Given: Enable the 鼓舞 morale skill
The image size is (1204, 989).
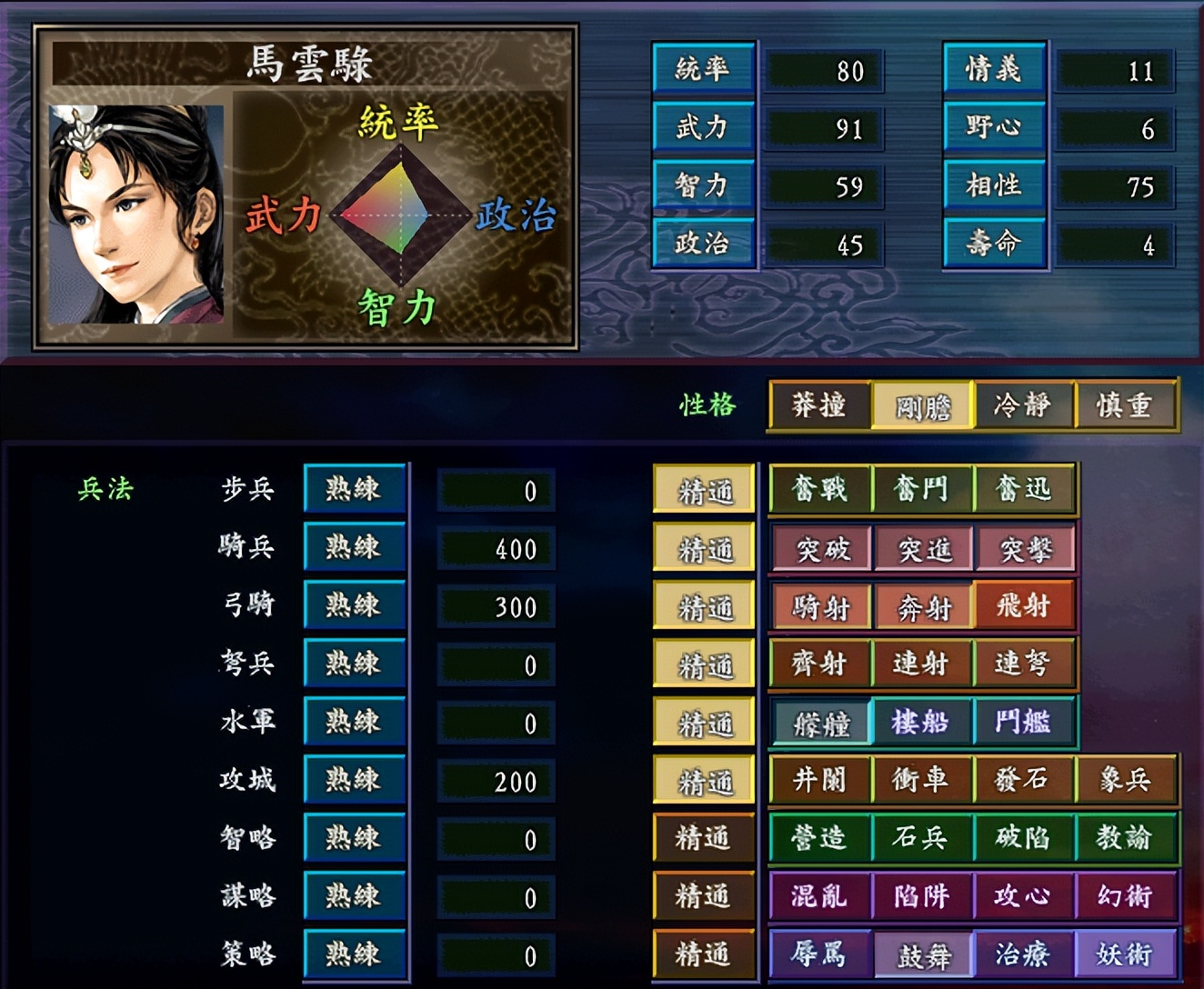Looking at the screenshot, I should tap(923, 954).
